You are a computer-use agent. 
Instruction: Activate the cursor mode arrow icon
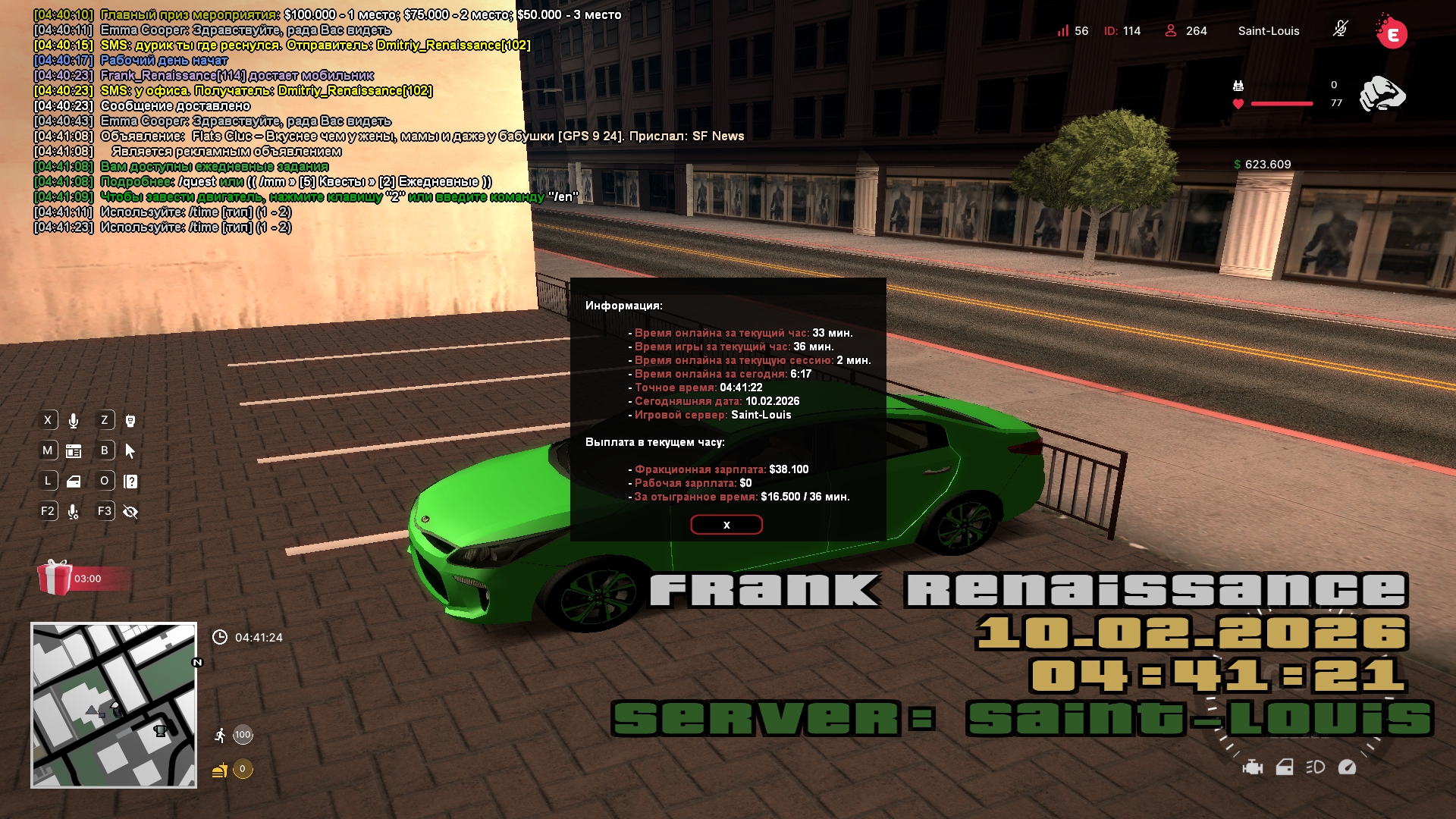130,451
